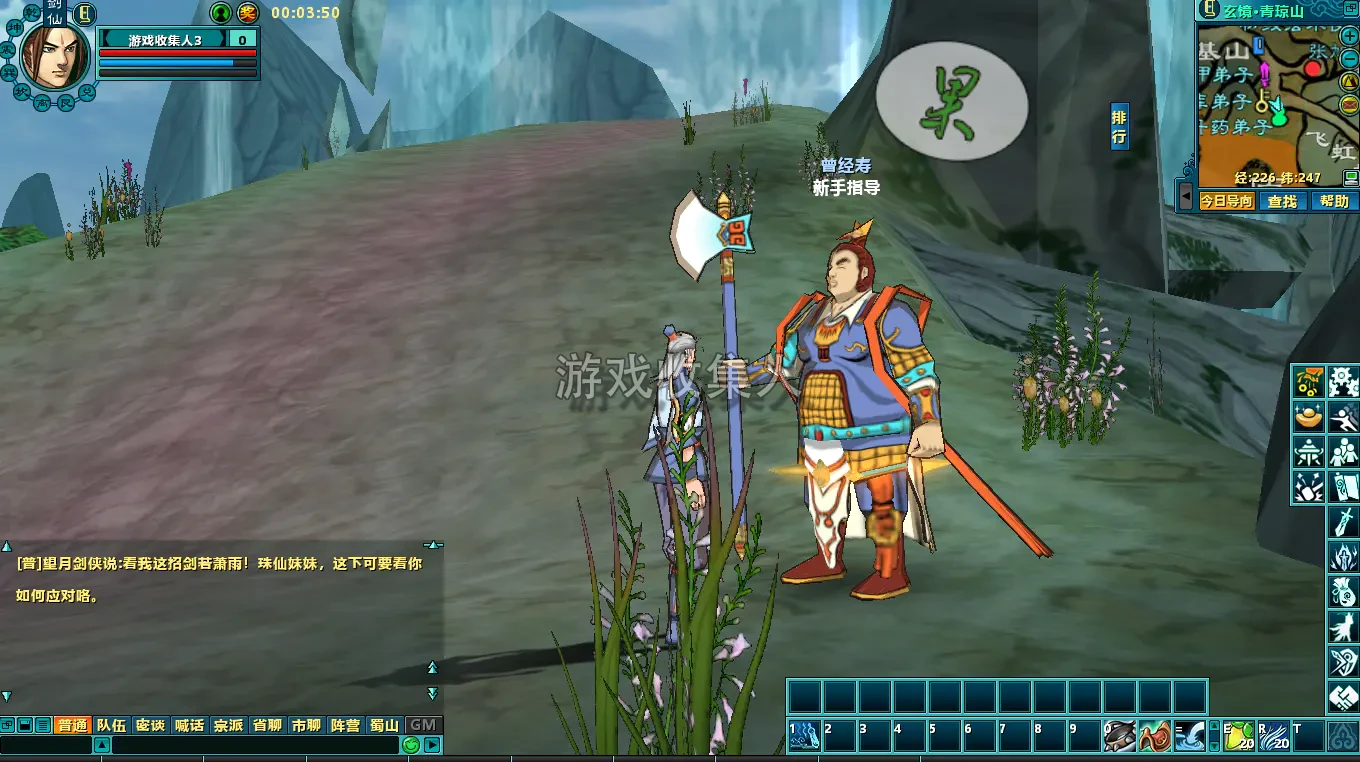Switch to the 密谈 whisper chat tab
Screen dimensions: 1360x762
coord(150,725)
